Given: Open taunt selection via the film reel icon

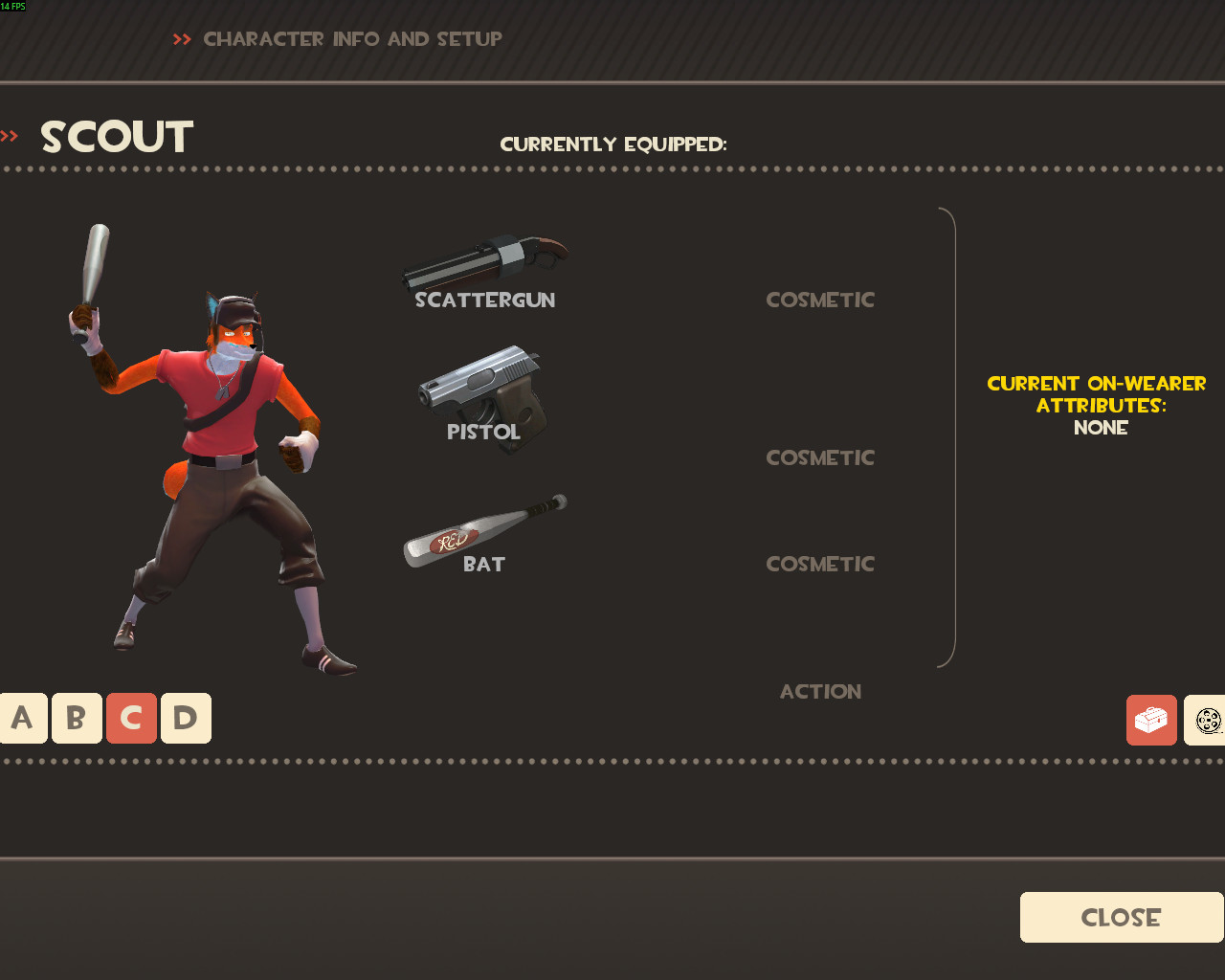Looking at the screenshot, I should (x=1208, y=719).
